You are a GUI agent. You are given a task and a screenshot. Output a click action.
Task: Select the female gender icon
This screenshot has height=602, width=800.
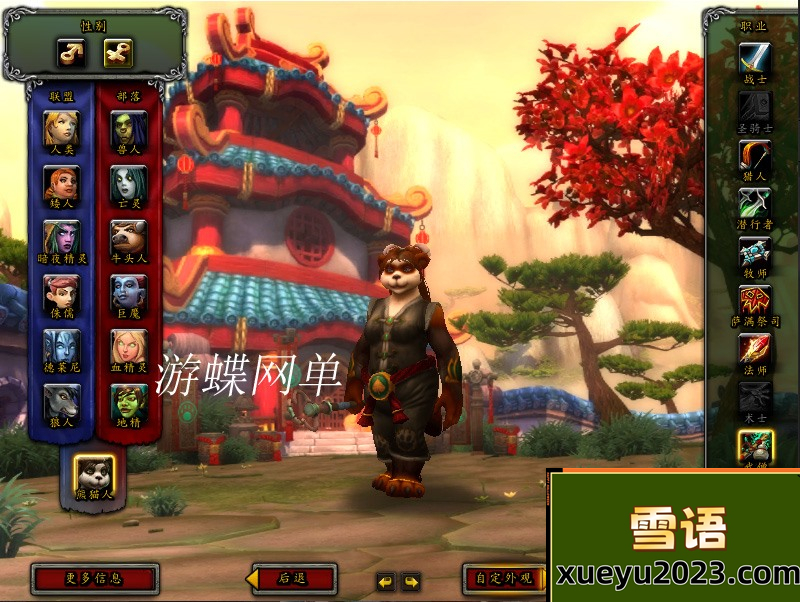point(118,52)
